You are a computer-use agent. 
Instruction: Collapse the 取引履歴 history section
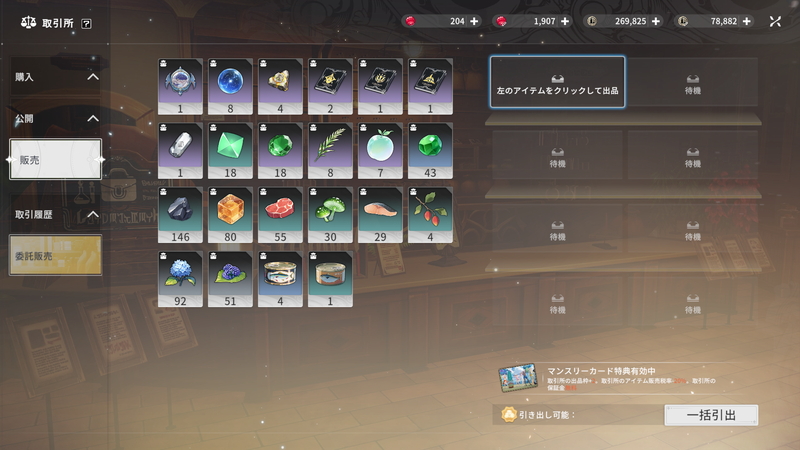tap(93, 214)
